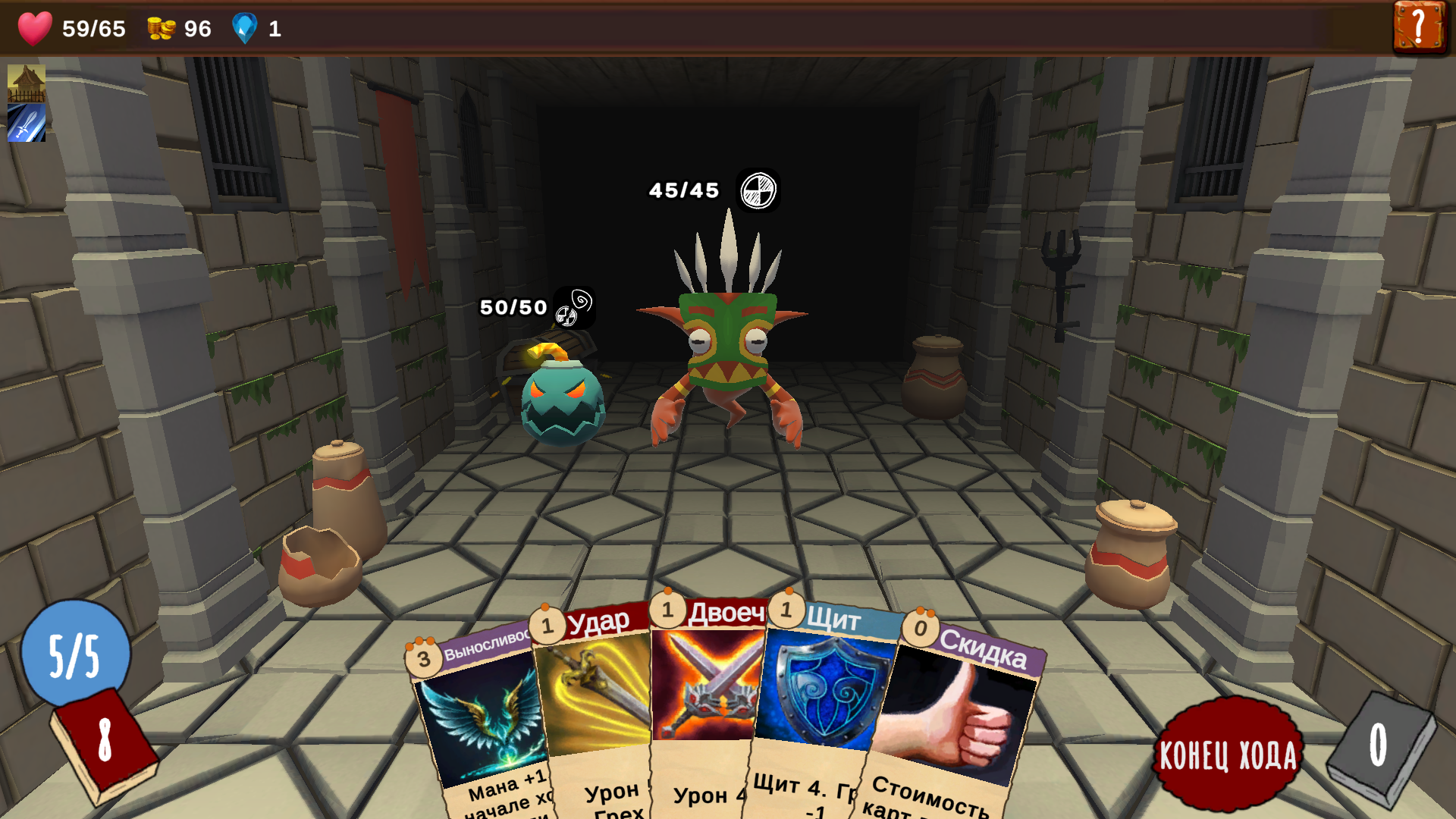The height and width of the screenshot is (819, 1456).
Task: Target the masked goblin enemy's intent icon
Action: point(758,190)
